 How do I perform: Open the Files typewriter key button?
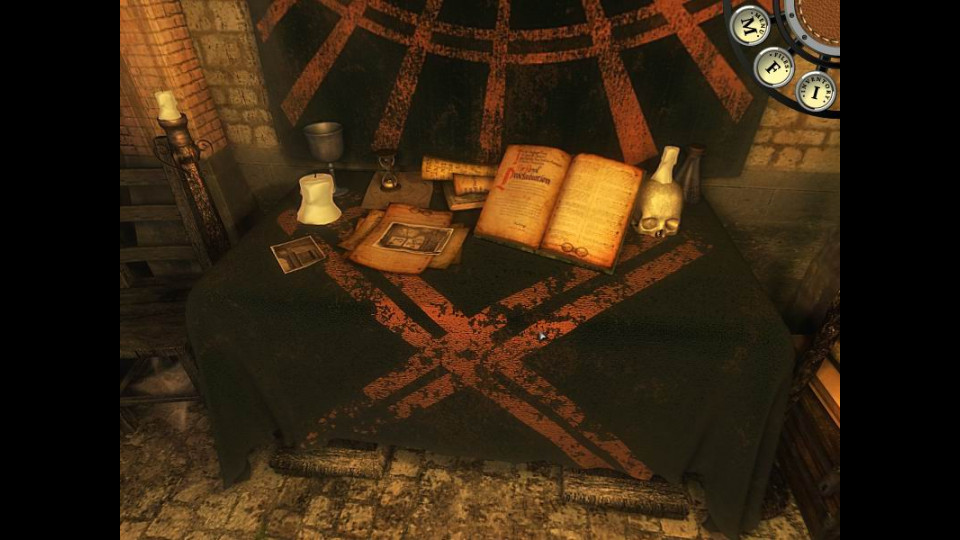coord(774,67)
